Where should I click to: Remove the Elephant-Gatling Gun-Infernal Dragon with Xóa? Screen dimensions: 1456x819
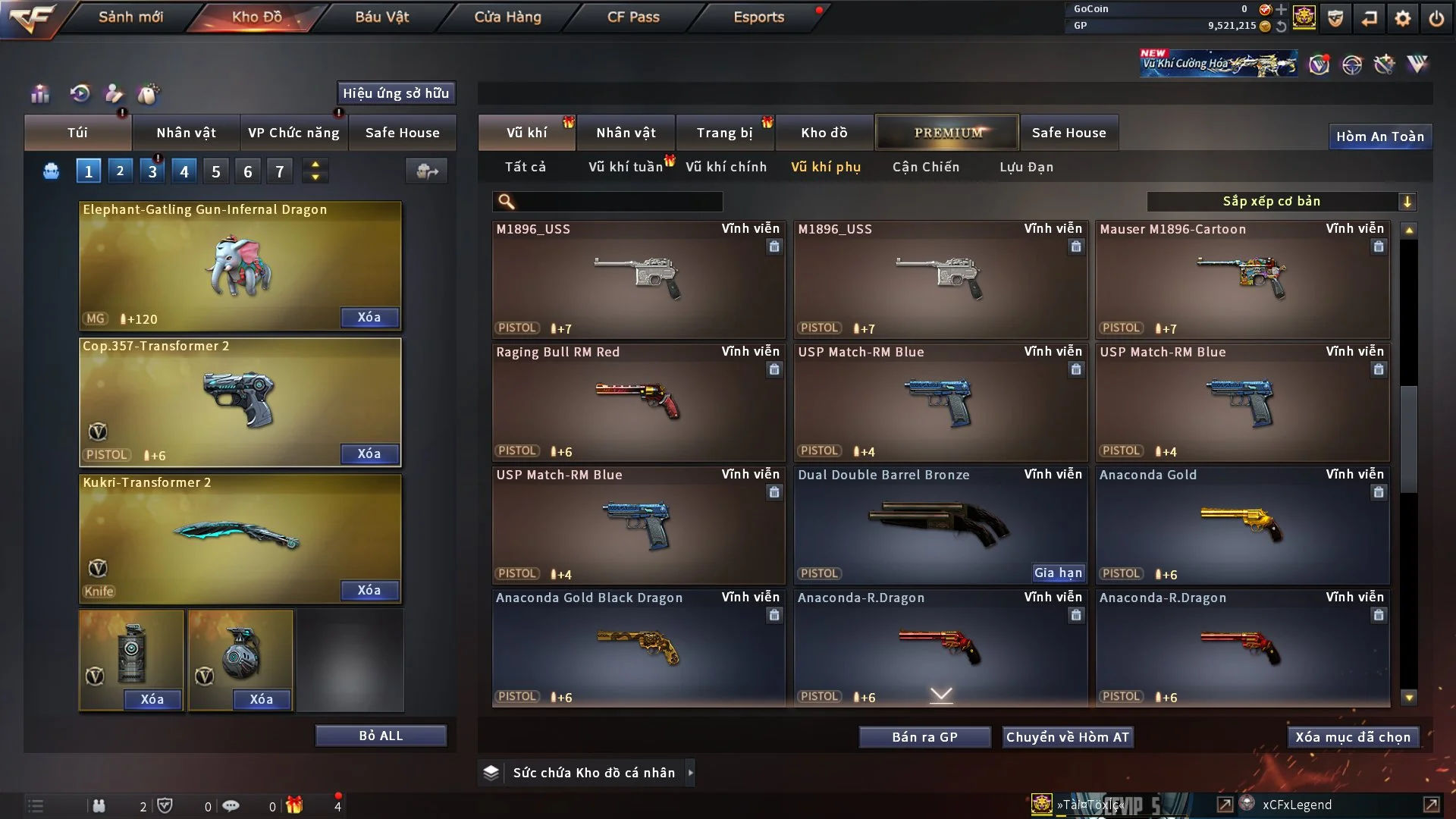[x=369, y=317]
